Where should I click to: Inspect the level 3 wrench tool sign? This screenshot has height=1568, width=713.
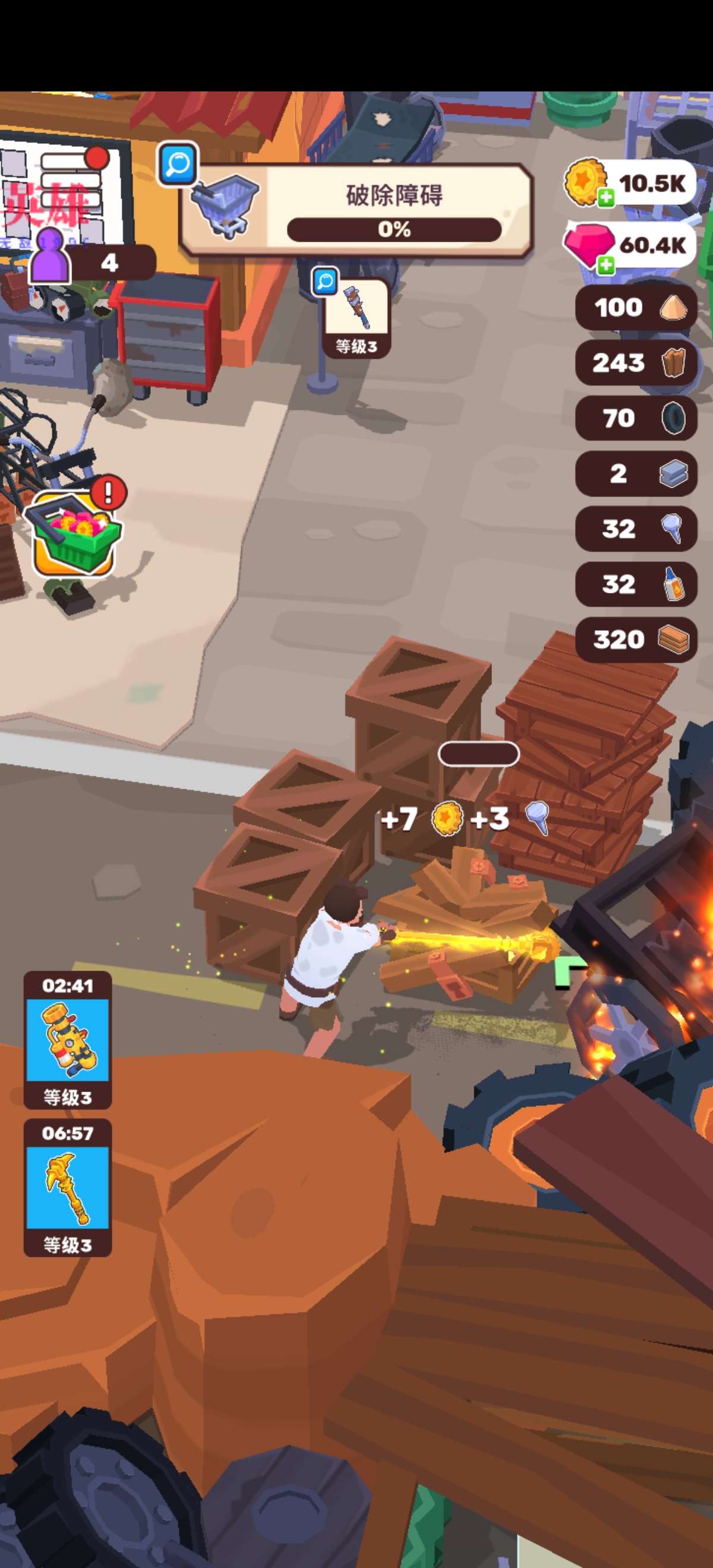click(356, 319)
